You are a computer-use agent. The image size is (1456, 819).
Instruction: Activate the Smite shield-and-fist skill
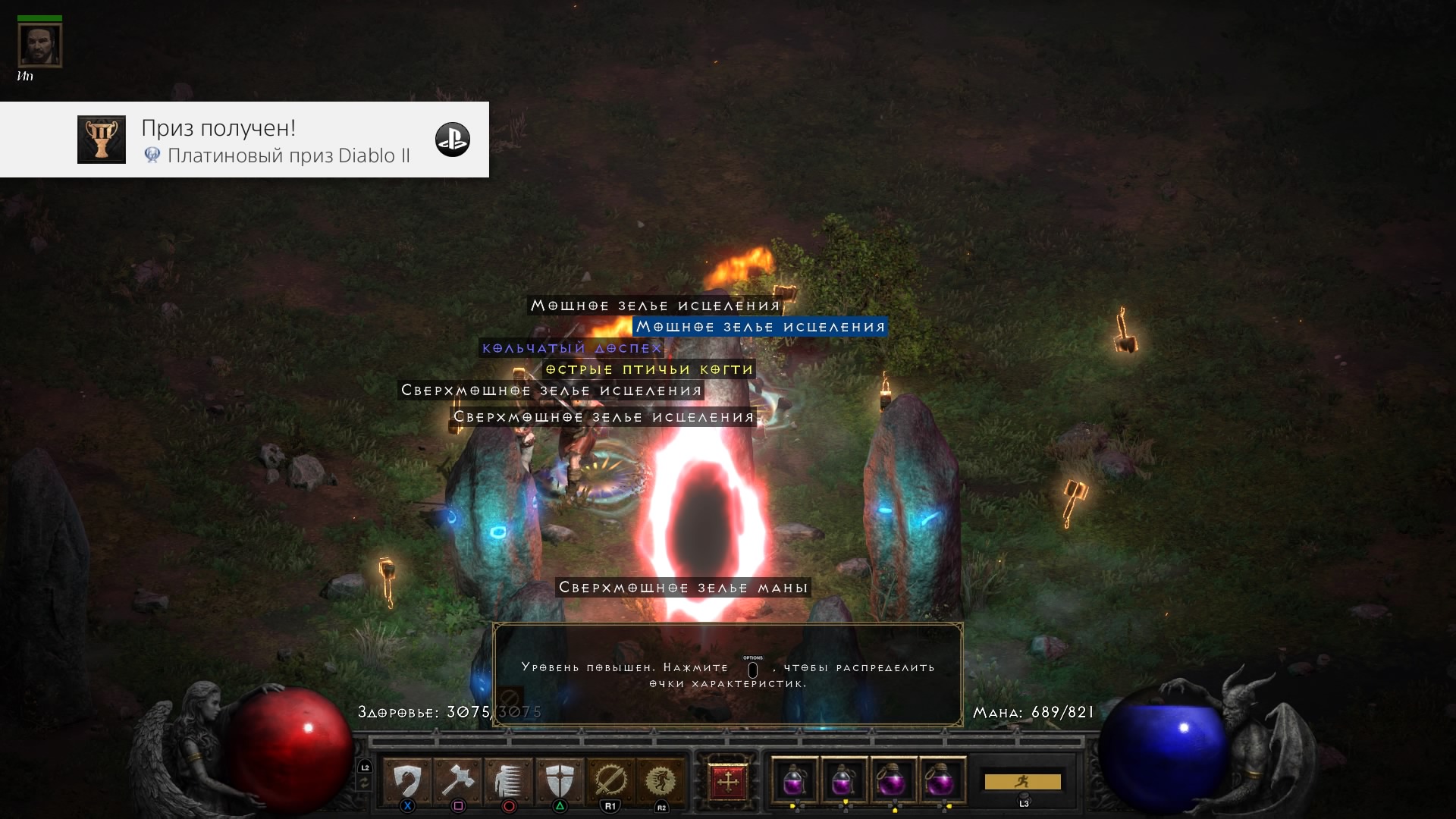[407, 780]
